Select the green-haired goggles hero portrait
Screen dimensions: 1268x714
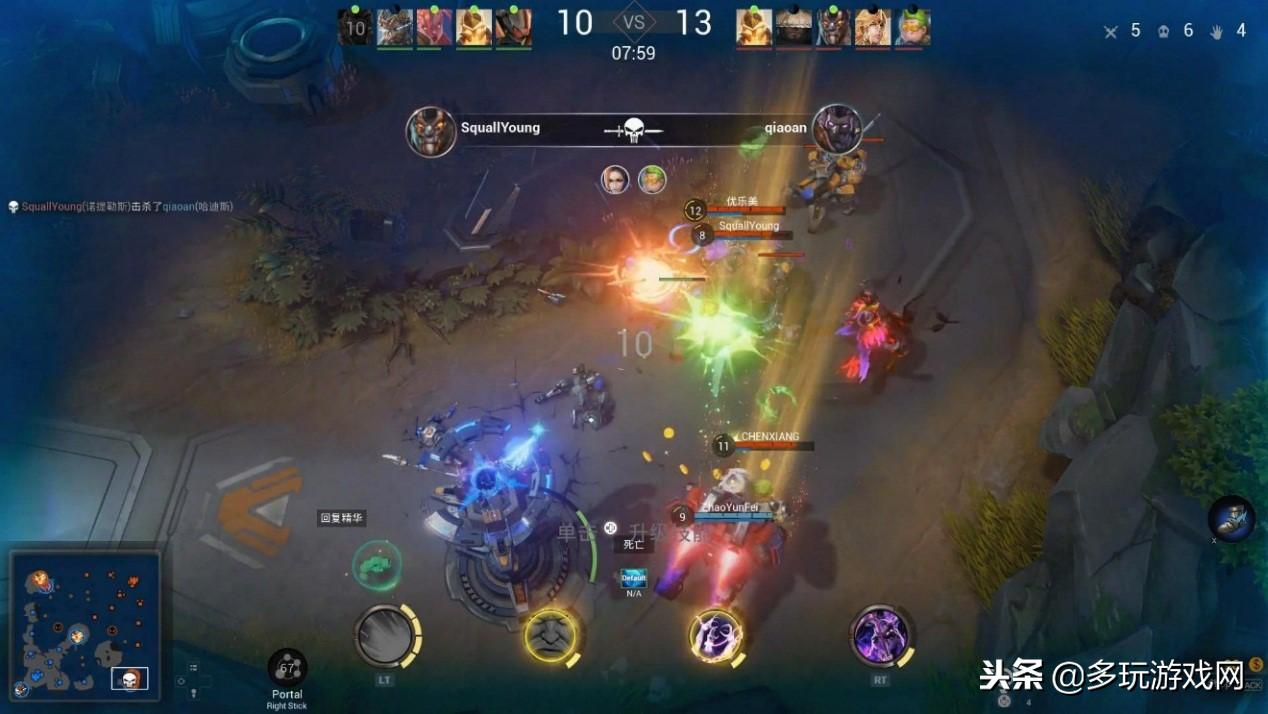click(x=912, y=27)
